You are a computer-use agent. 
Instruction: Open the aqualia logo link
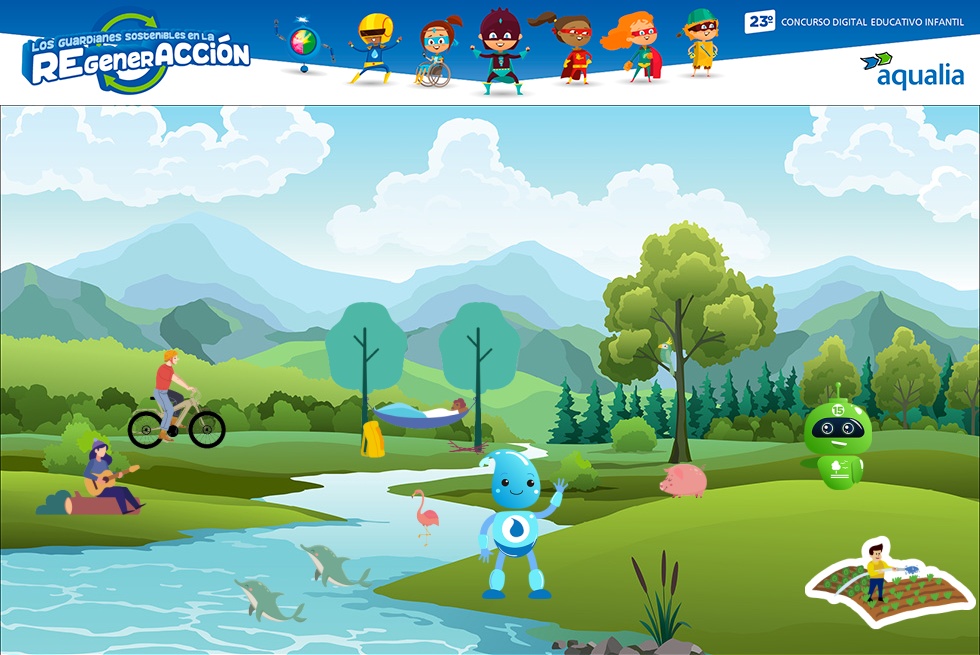912,70
